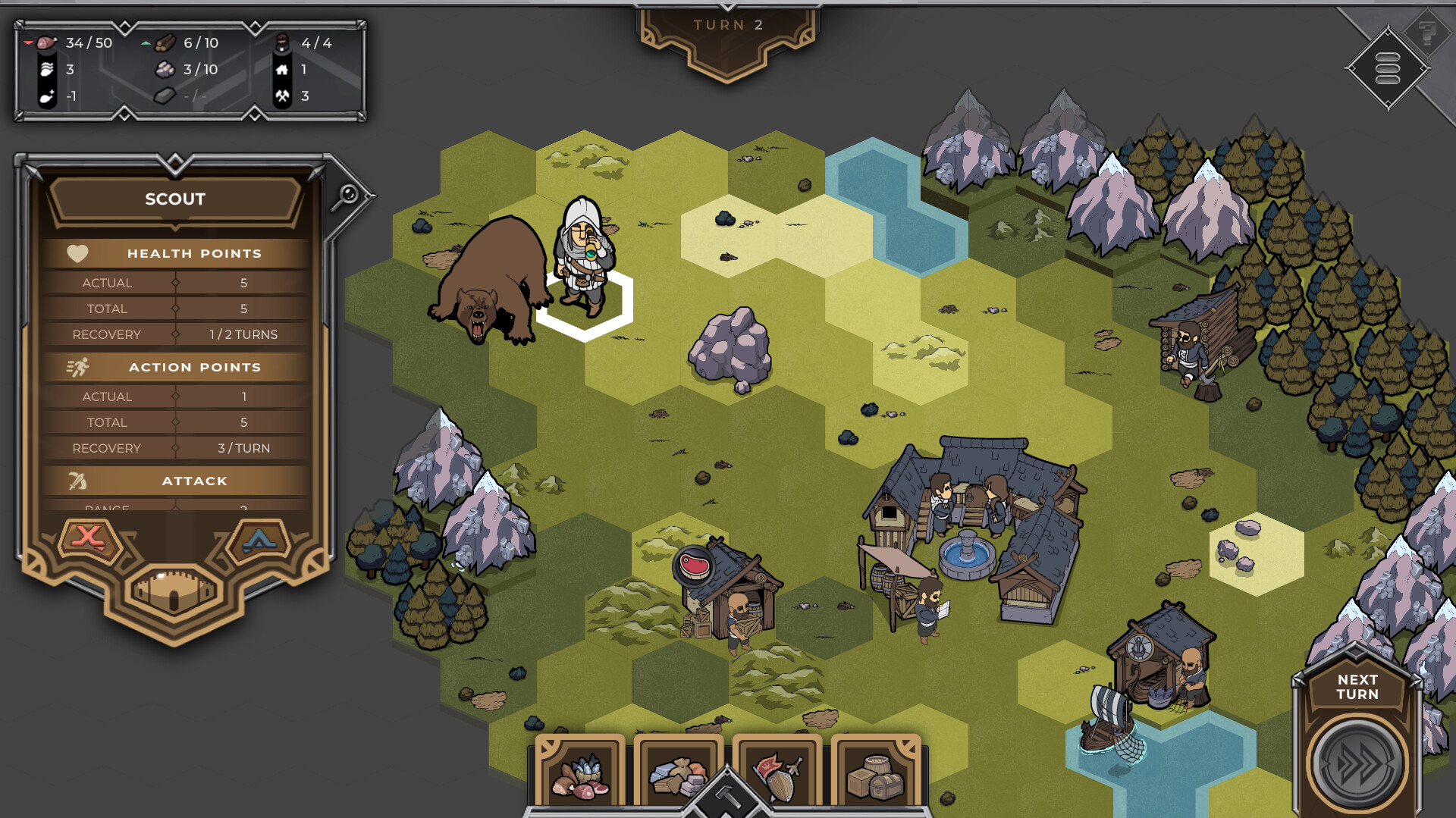1456x818 pixels.
Task: Dismiss the Scout with the red X button
Action: click(89, 538)
